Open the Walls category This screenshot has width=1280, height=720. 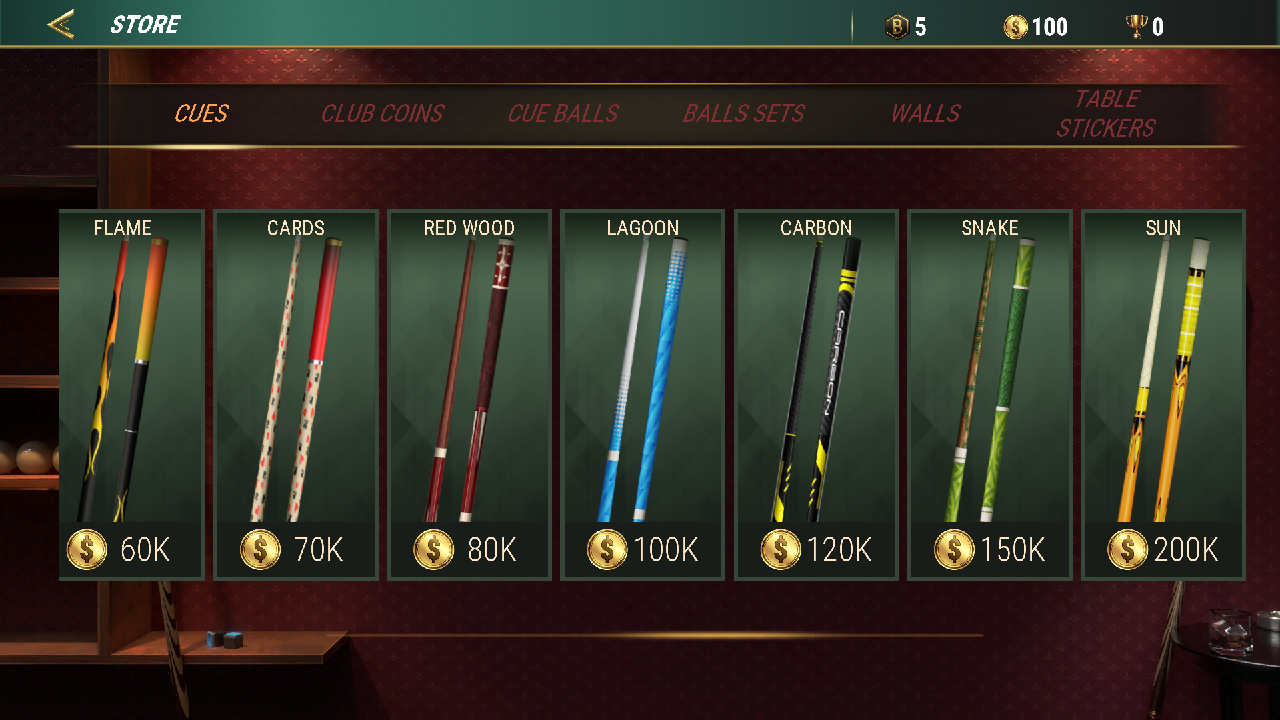925,114
